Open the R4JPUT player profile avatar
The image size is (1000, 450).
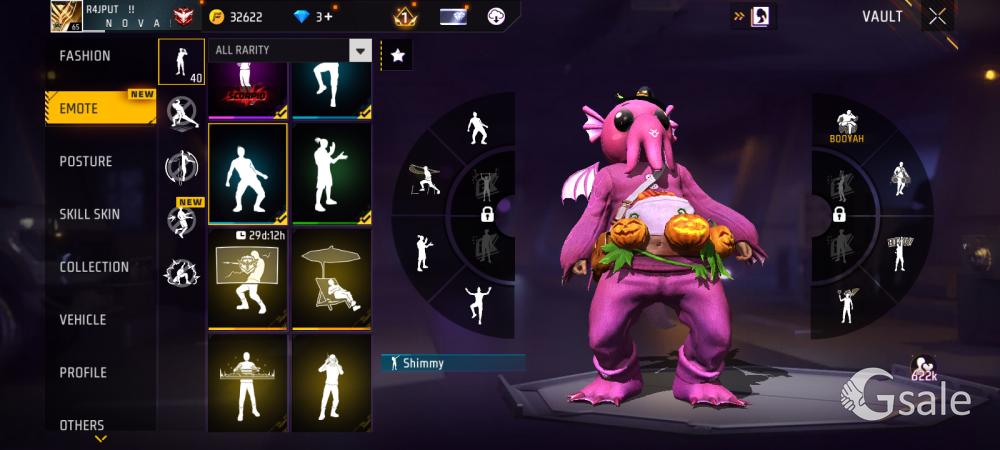(66, 16)
